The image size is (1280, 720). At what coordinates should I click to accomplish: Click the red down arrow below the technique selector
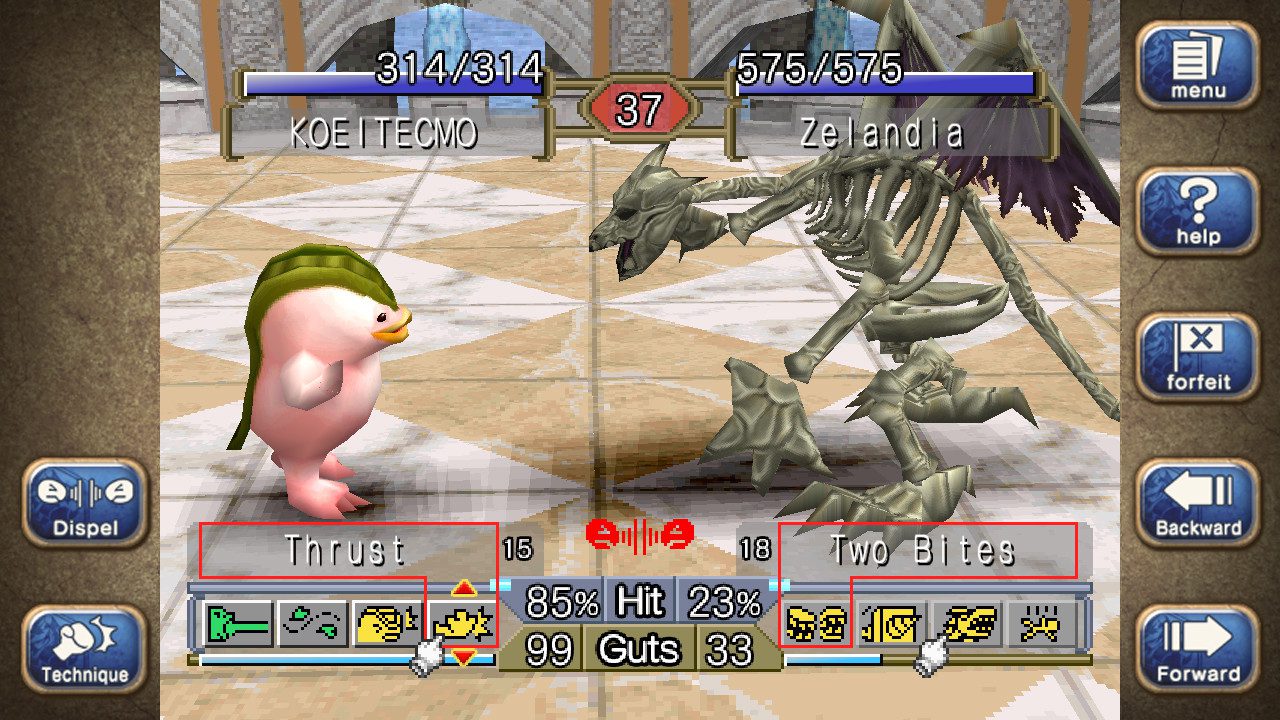point(464,657)
